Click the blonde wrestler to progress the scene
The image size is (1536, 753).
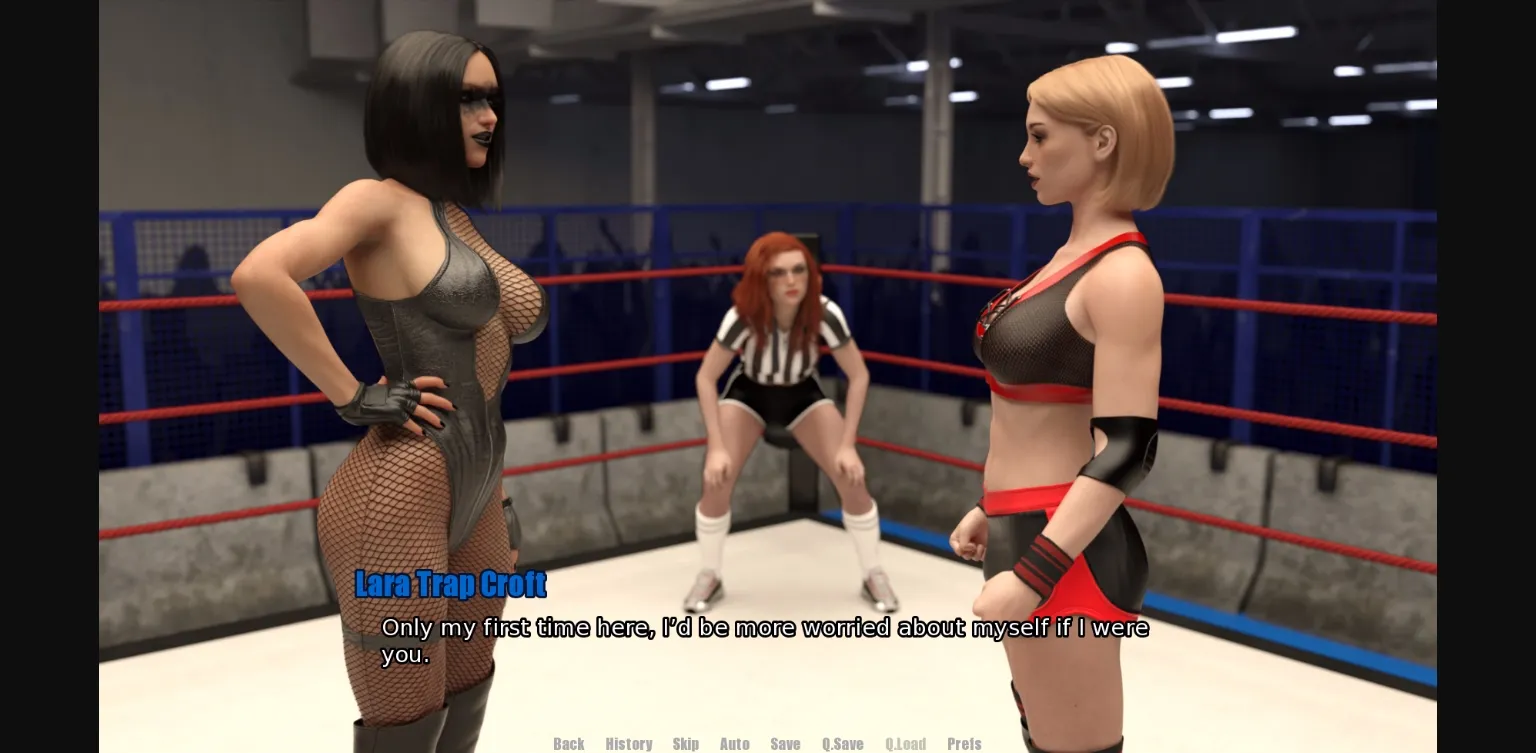pos(1060,350)
